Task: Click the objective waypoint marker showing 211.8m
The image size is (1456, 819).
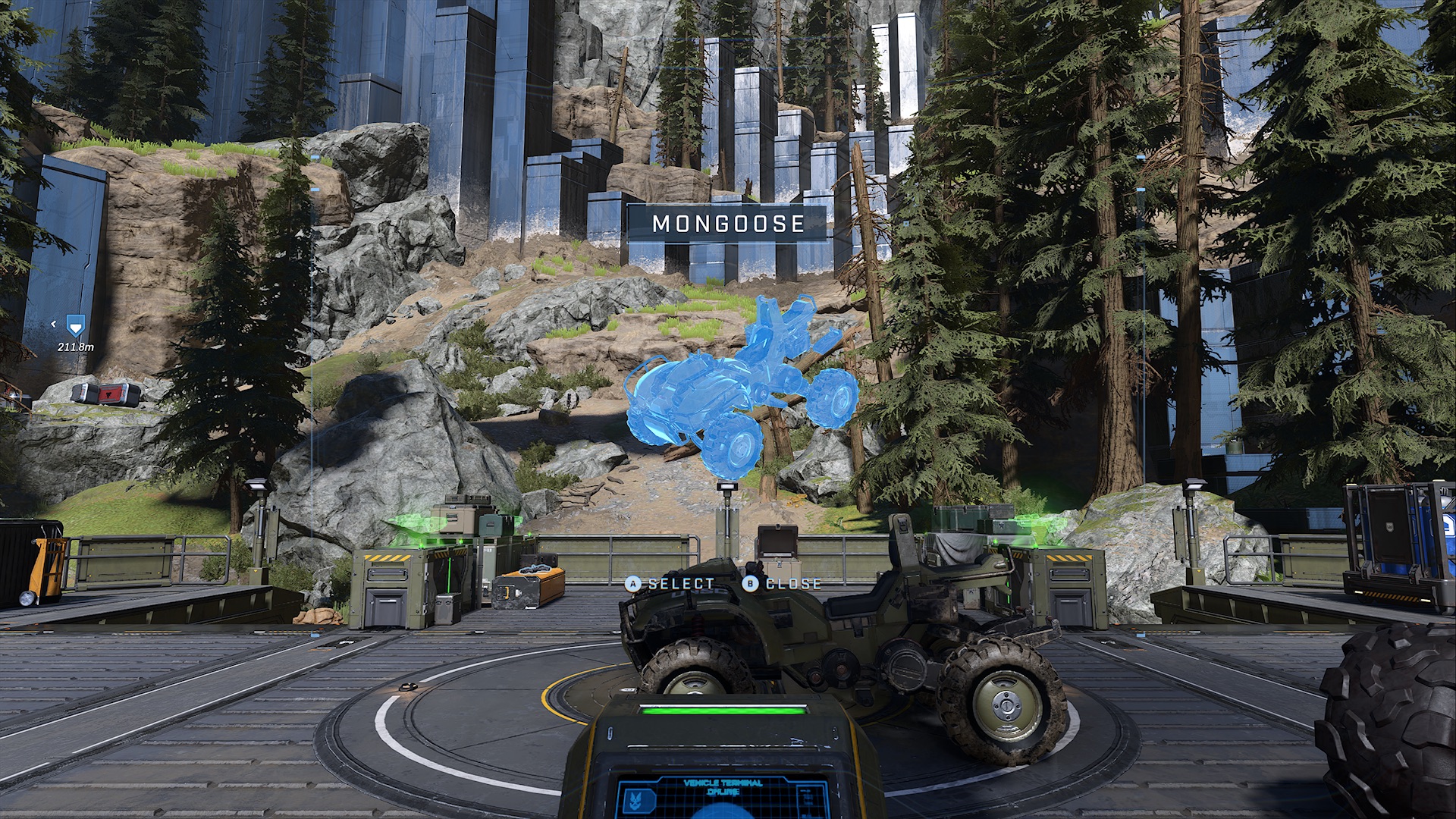Action: pyautogui.click(x=75, y=327)
